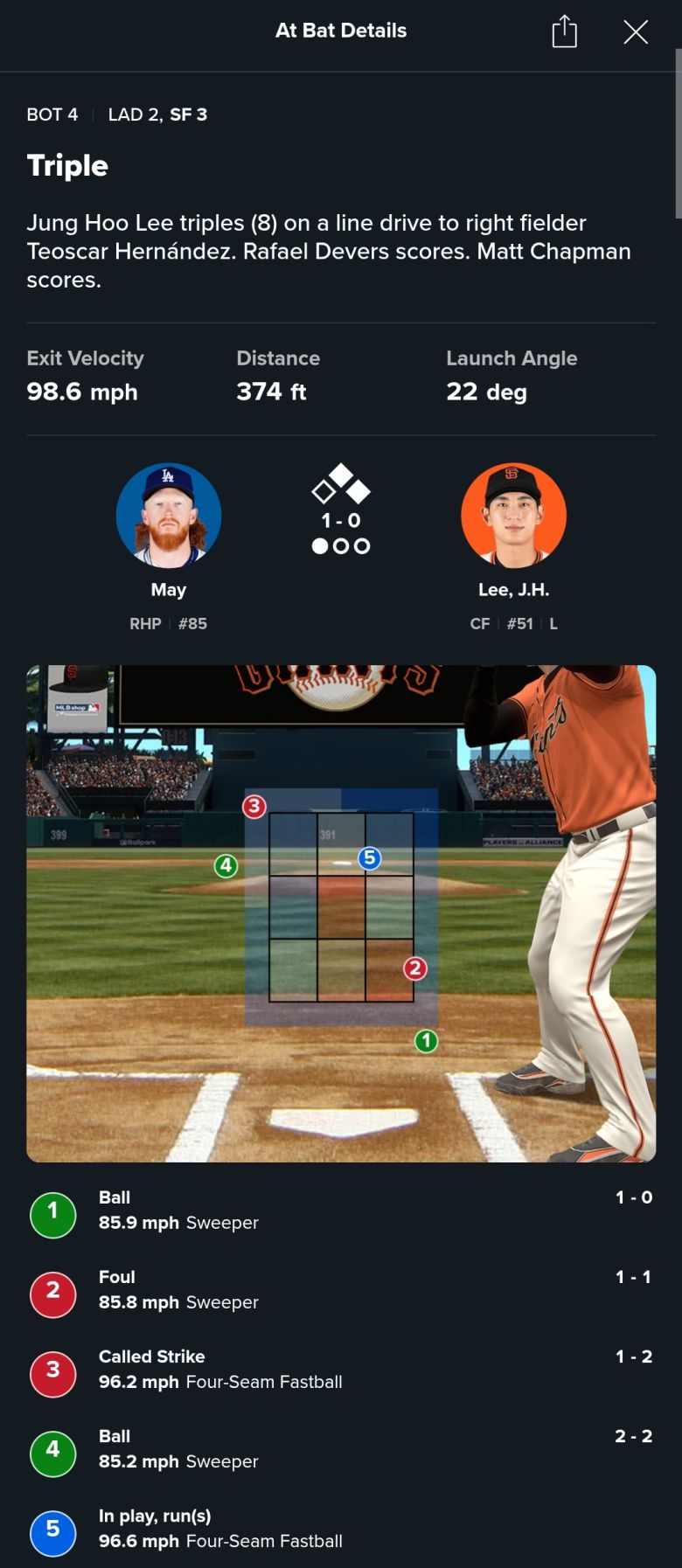Select pitch 4 marker in strike zone

pos(226,866)
